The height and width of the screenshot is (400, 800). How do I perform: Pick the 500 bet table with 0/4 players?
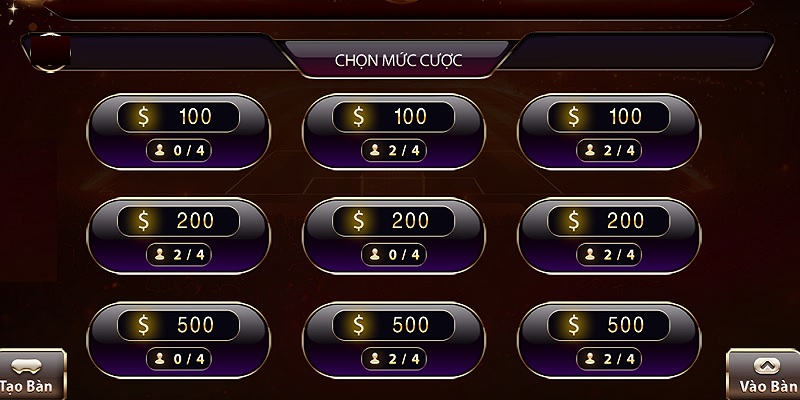pyautogui.click(x=180, y=342)
